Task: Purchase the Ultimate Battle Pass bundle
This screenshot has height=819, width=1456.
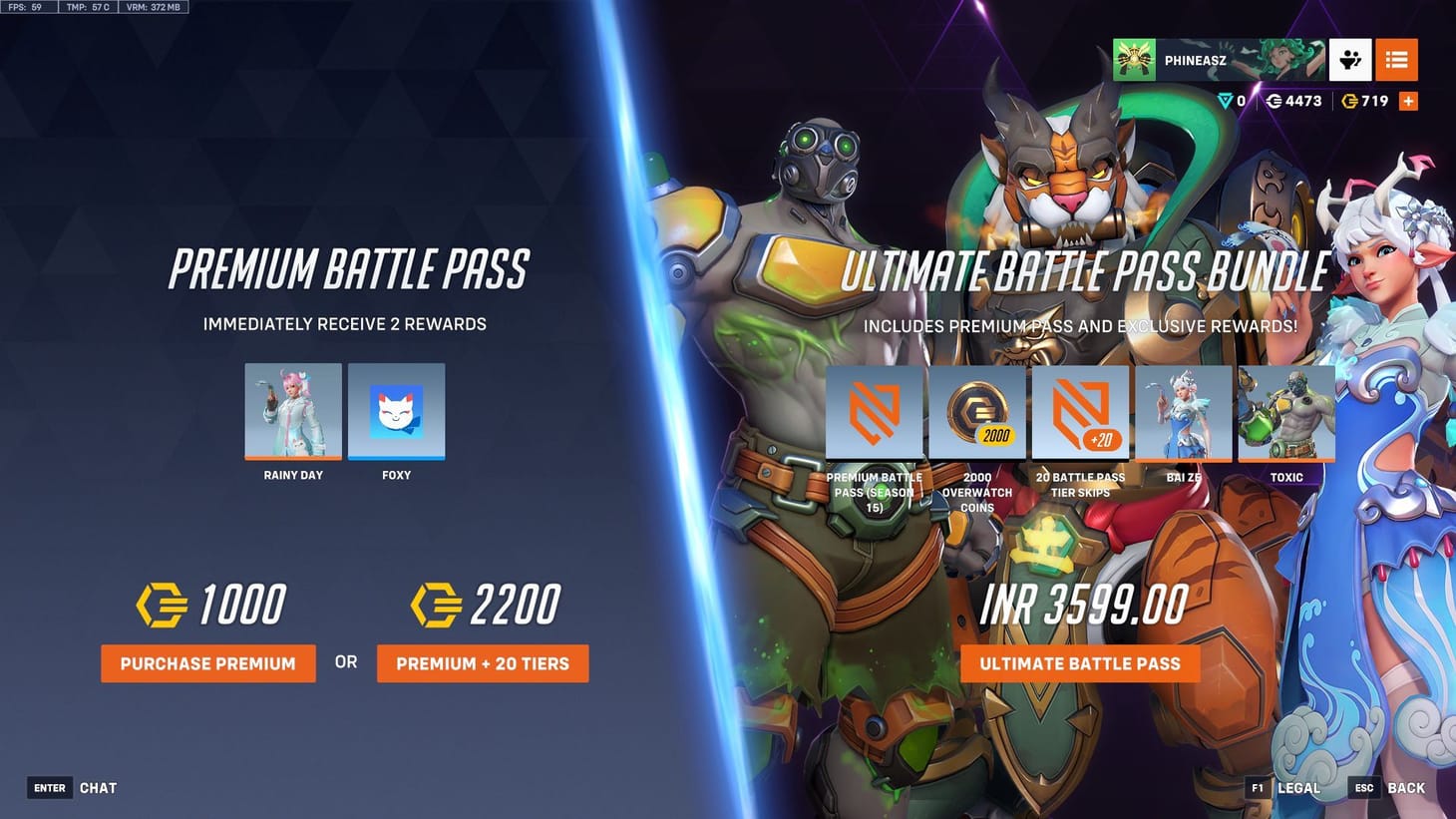Action: pyautogui.click(x=1080, y=663)
